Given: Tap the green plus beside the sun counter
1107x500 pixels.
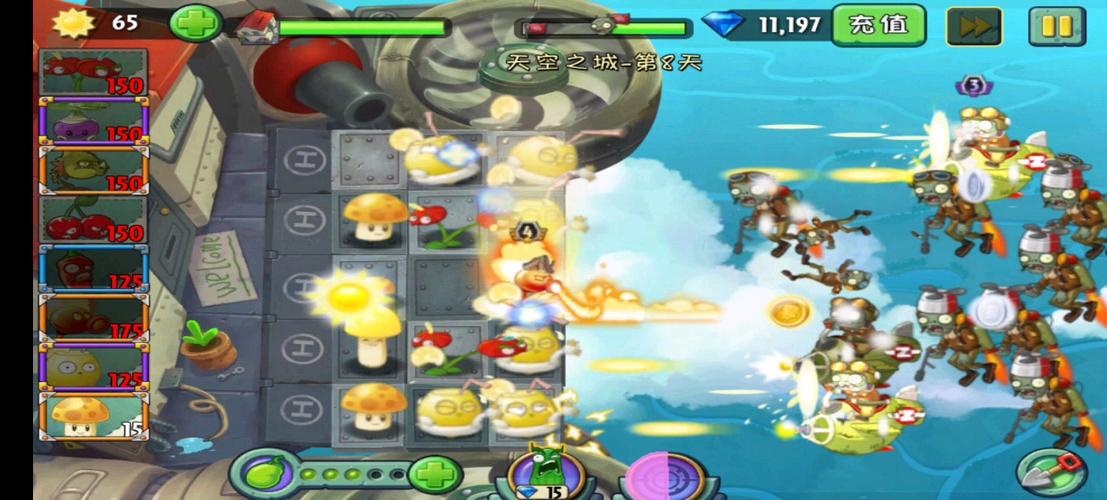Looking at the screenshot, I should click(x=194, y=23).
